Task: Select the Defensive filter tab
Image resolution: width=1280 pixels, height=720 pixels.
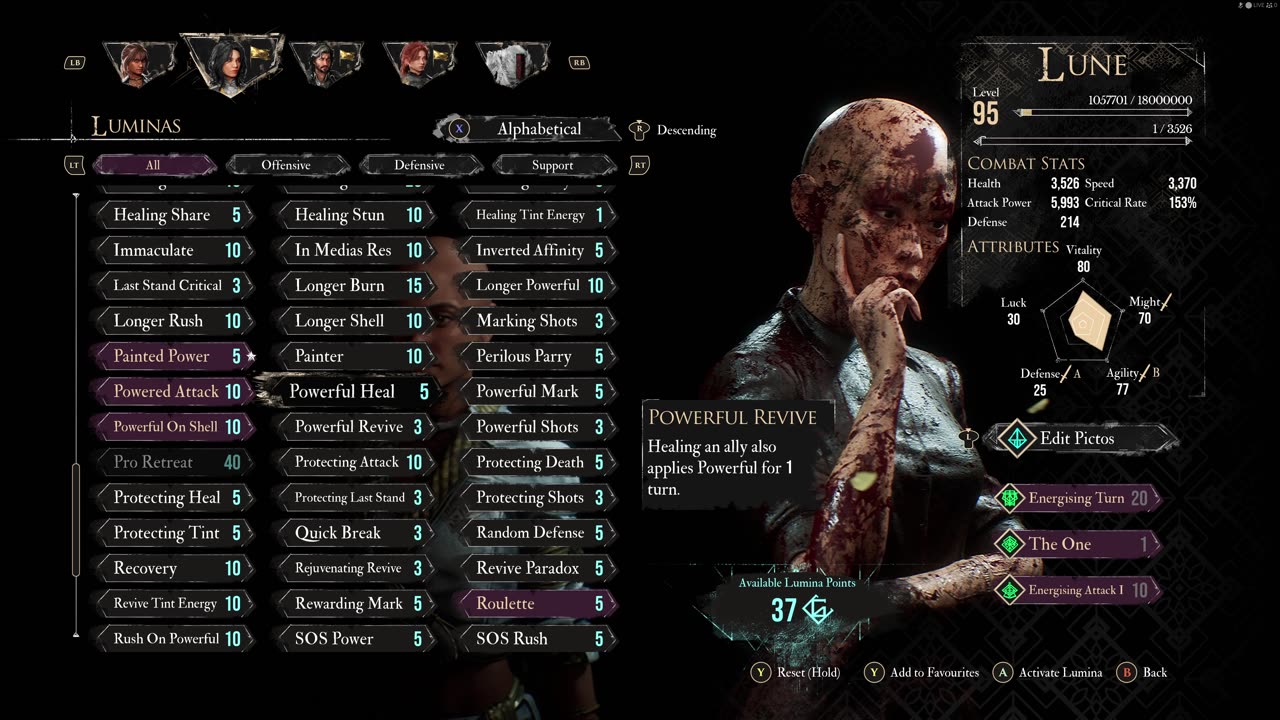Action: [419, 165]
